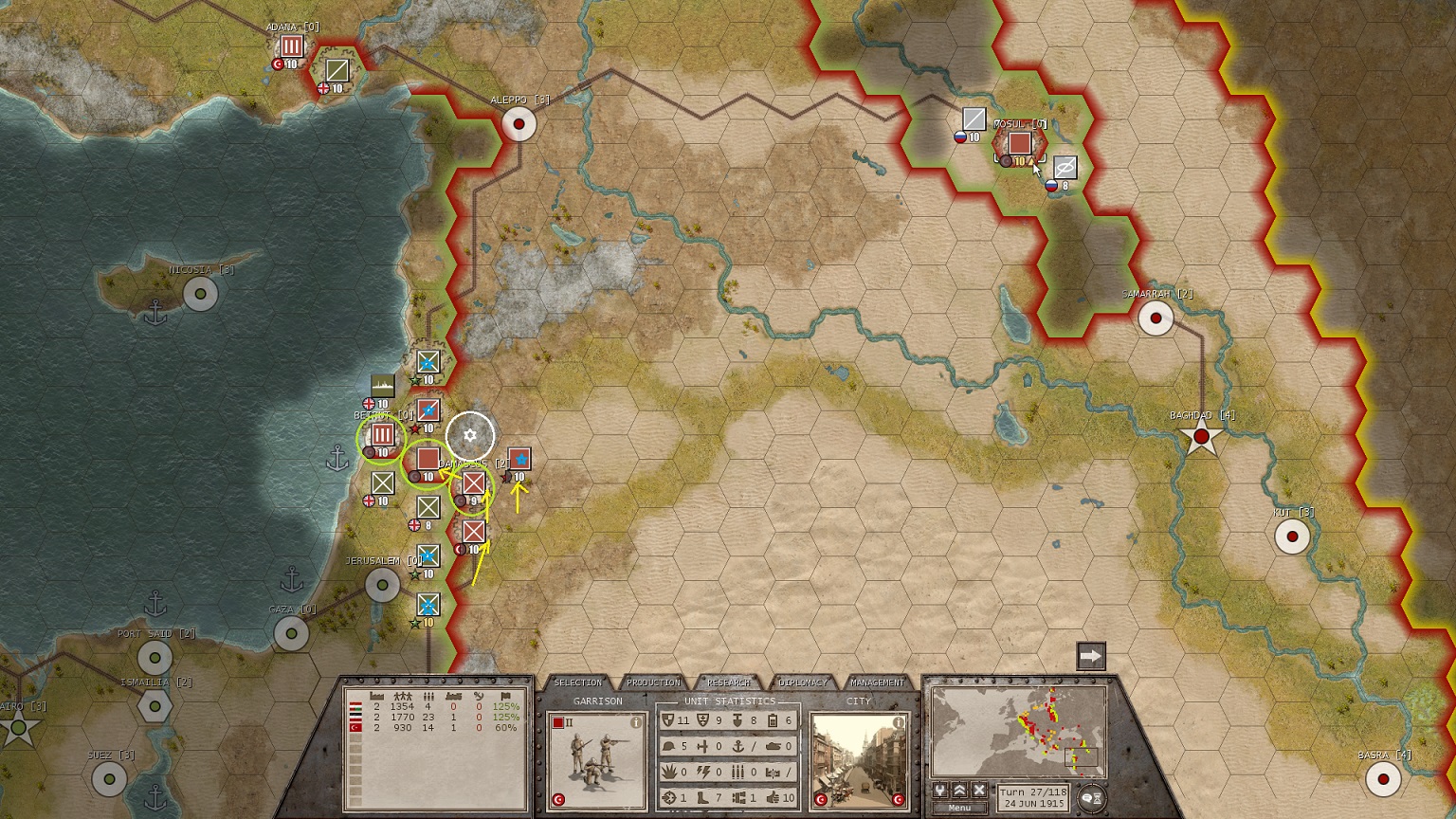
Task: Click the right-arrow next unit button
Action: pyautogui.click(x=1091, y=656)
